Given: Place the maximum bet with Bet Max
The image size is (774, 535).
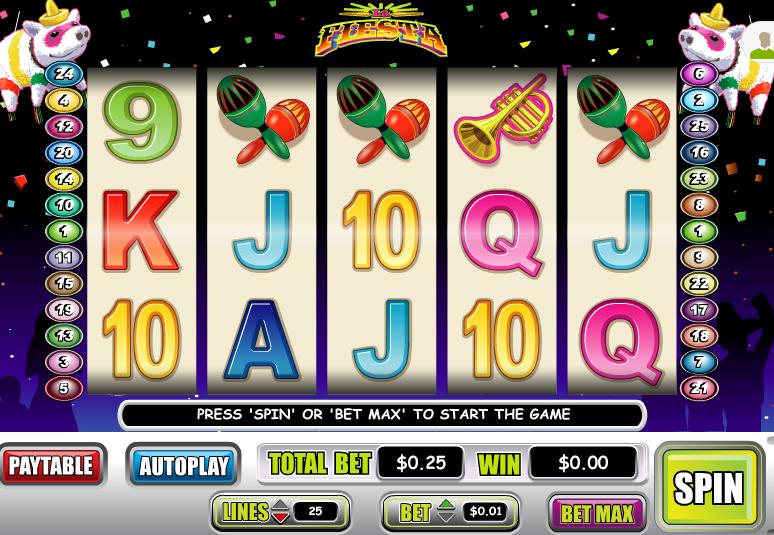Looking at the screenshot, I should (x=597, y=514).
